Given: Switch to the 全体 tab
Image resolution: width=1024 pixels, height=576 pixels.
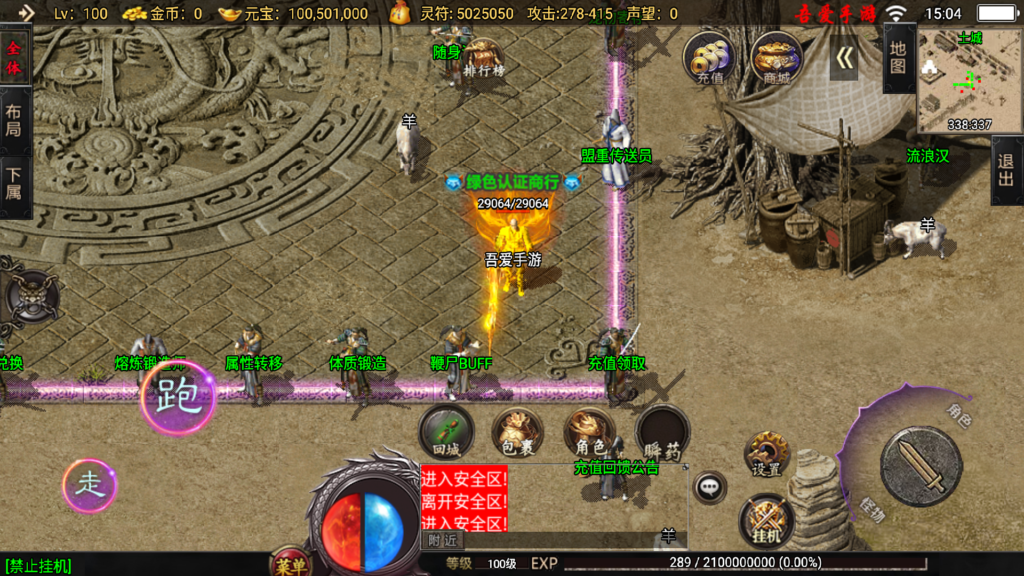Looking at the screenshot, I should tap(14, 57).
